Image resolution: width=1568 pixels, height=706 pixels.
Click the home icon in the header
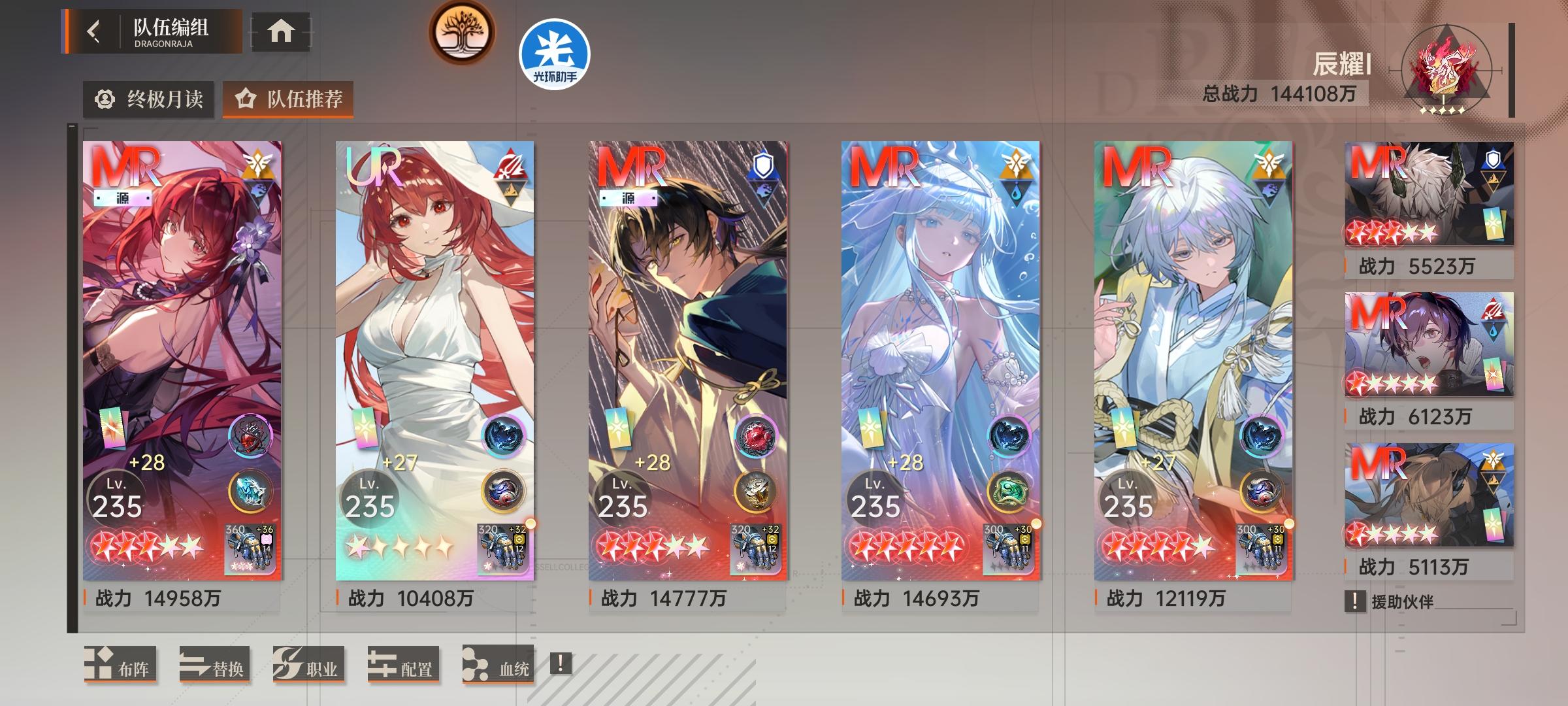tap(281, 32)
